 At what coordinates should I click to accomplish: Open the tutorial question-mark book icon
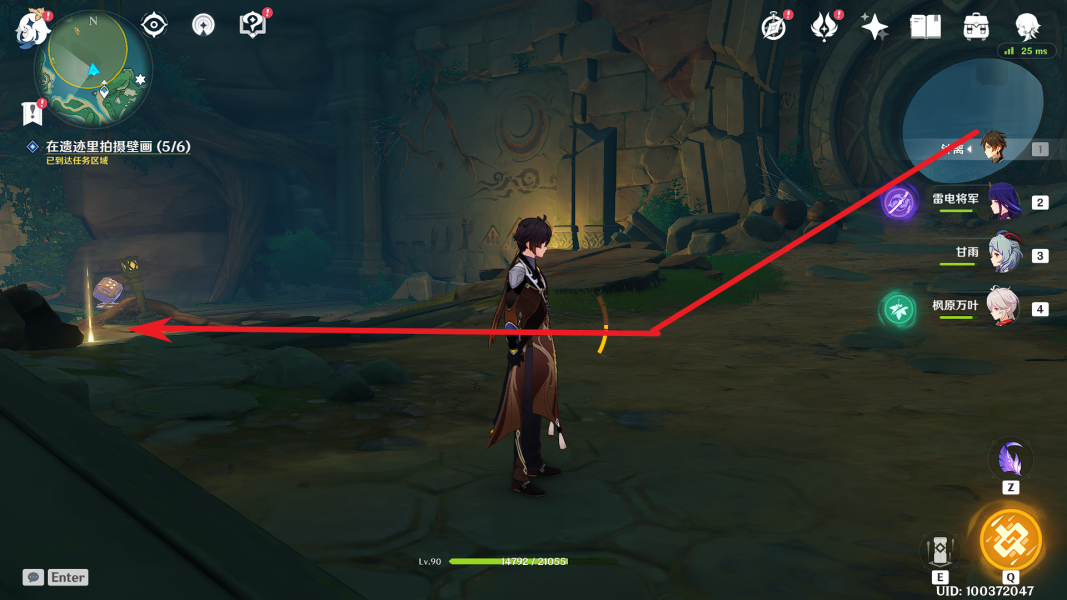253,25
